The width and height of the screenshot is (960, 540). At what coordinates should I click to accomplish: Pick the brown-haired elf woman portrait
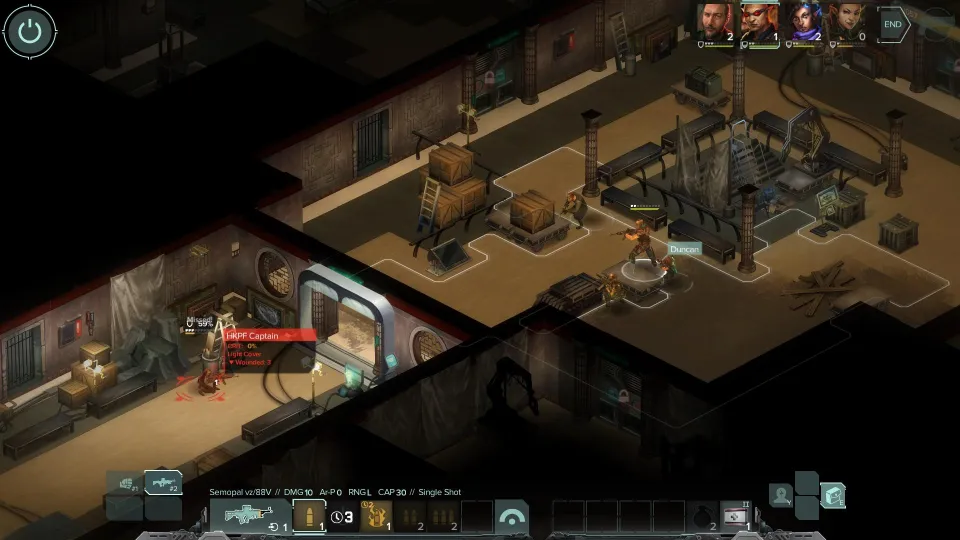(846, 21)
